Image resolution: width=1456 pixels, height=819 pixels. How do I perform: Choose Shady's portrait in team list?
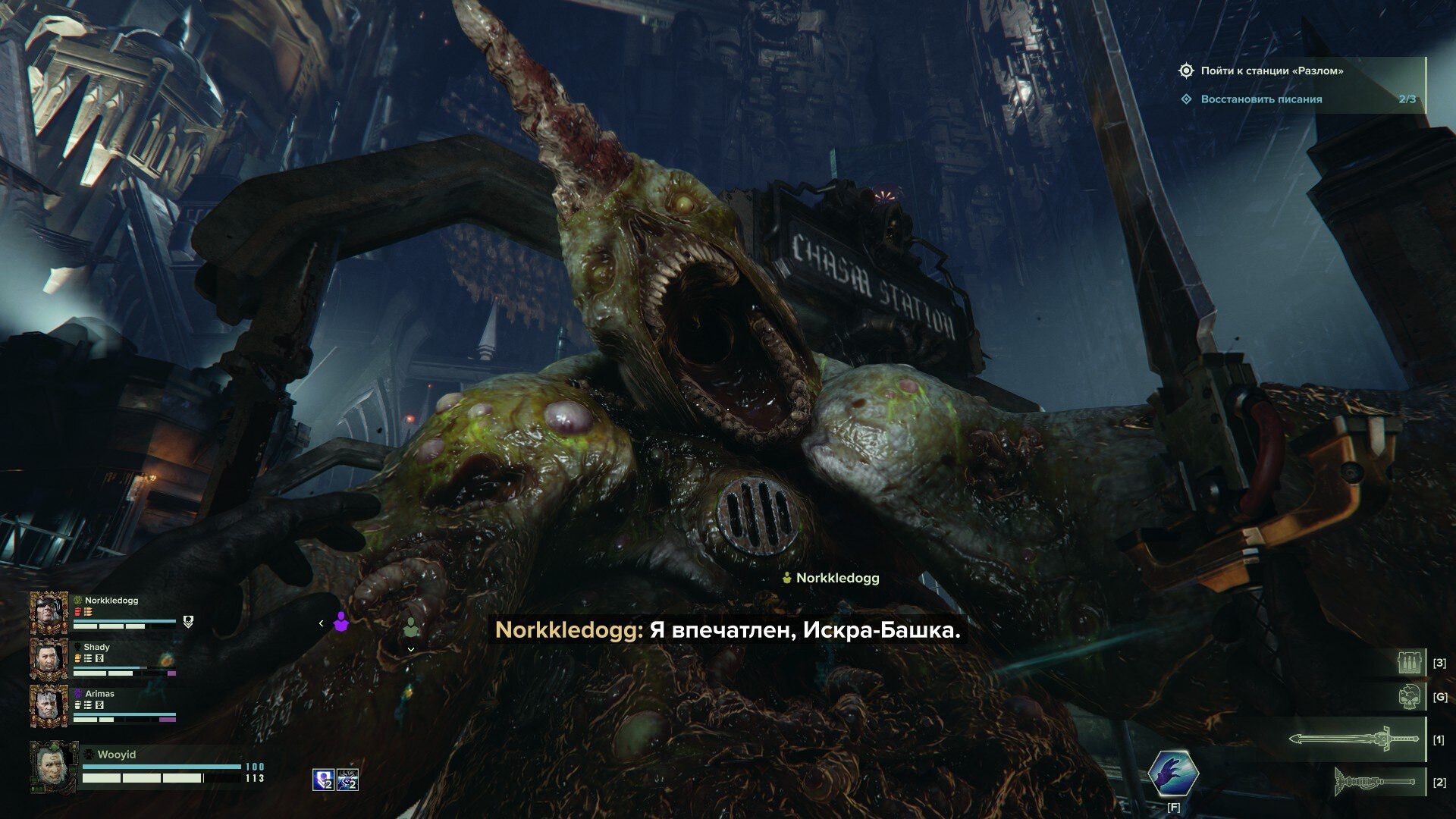(x=49, y=658)
